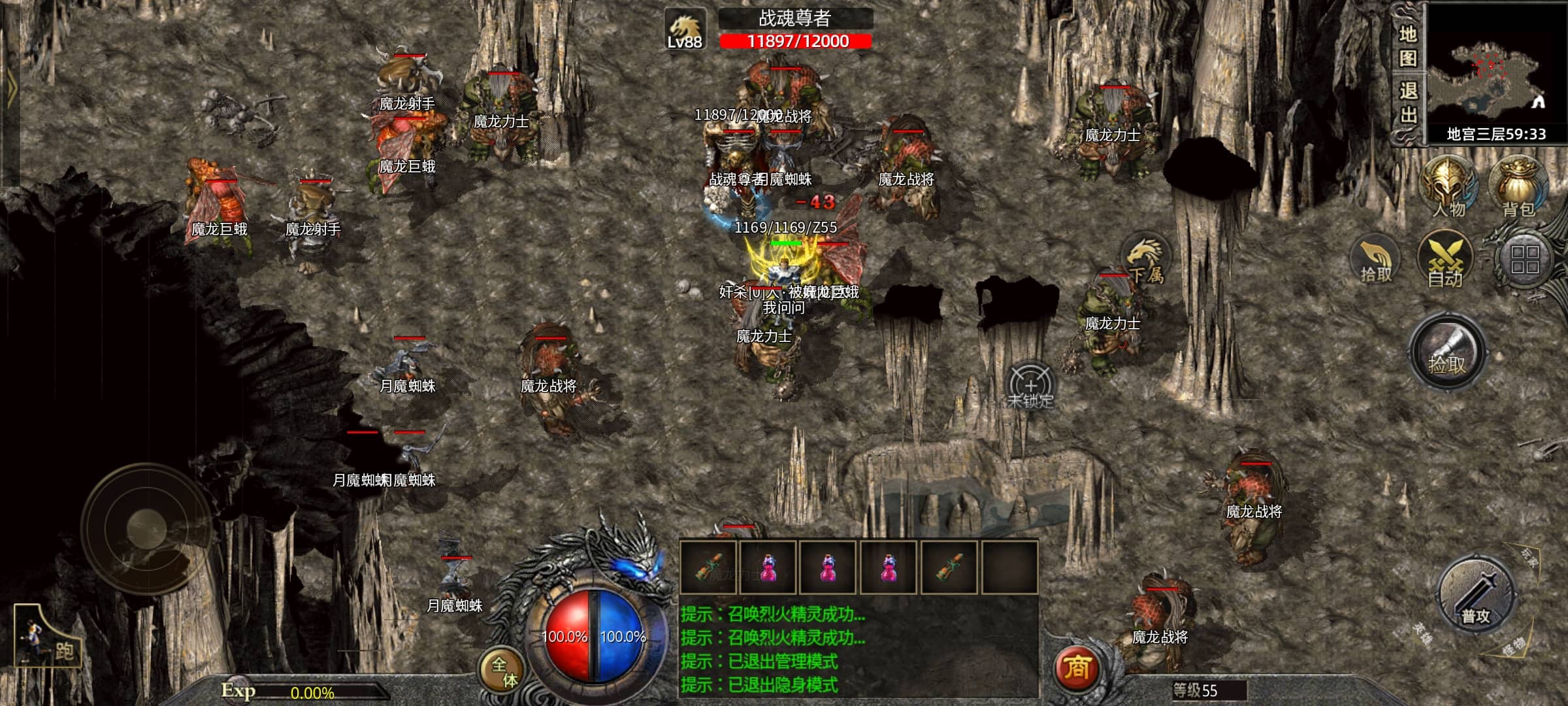Open the 地图 map button
Image resolution: width=1568 pixels, height=706 pixels.
click(1407, 46)
